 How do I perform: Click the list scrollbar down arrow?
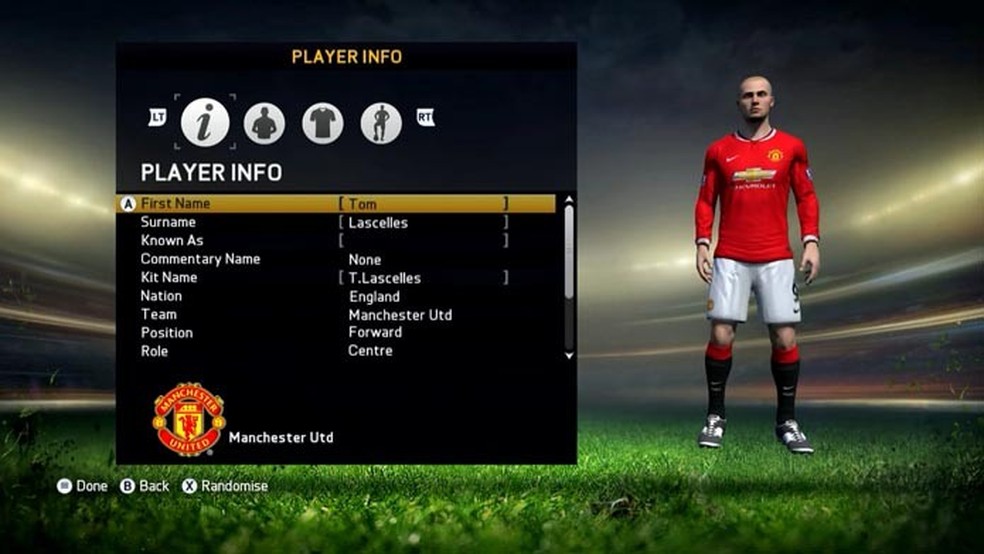(x=569, y=355)
